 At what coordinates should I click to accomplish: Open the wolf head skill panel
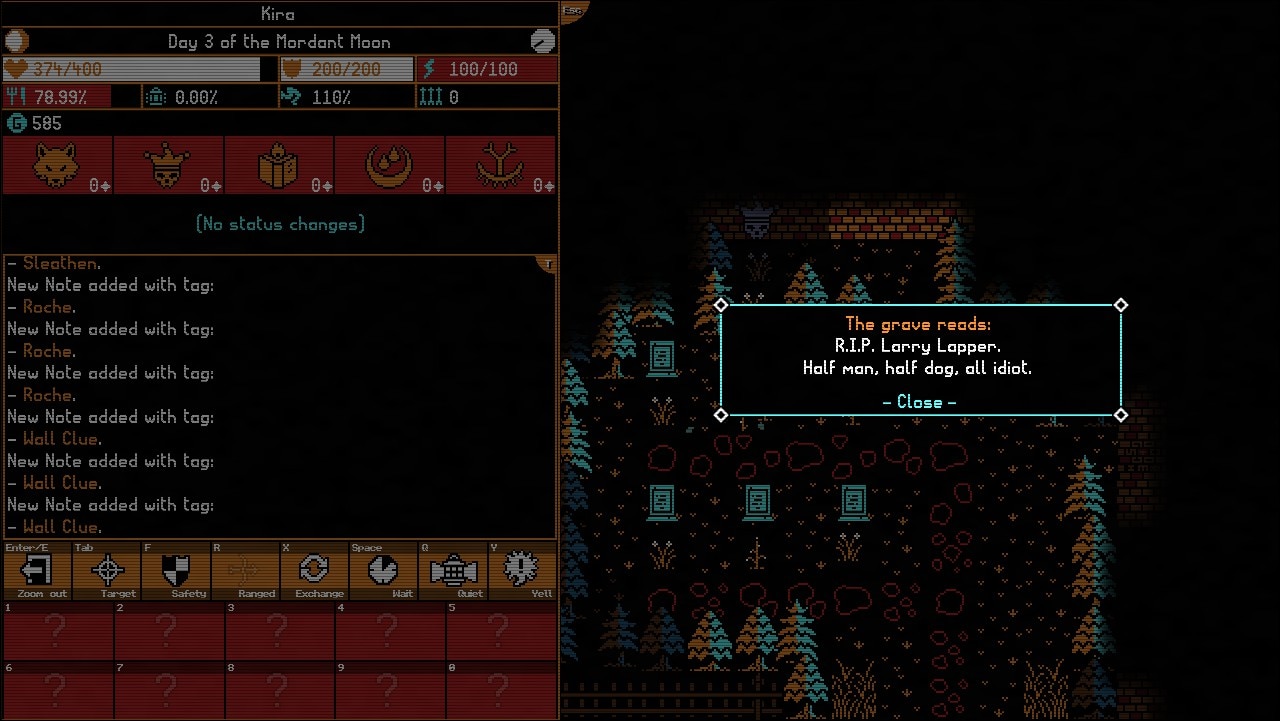[x=57, y=165]
